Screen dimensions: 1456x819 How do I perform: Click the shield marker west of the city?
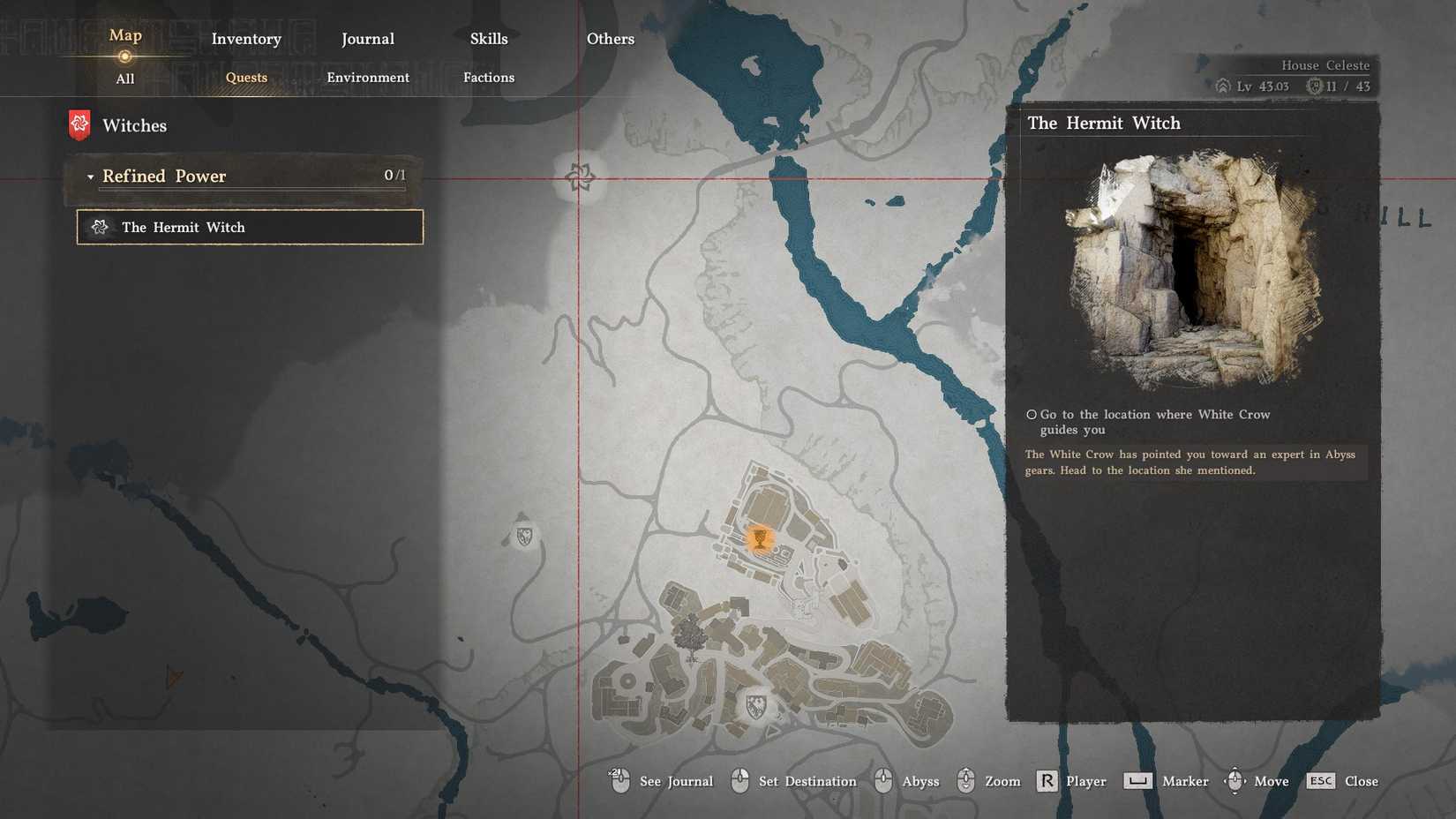(x=524, y=536)
